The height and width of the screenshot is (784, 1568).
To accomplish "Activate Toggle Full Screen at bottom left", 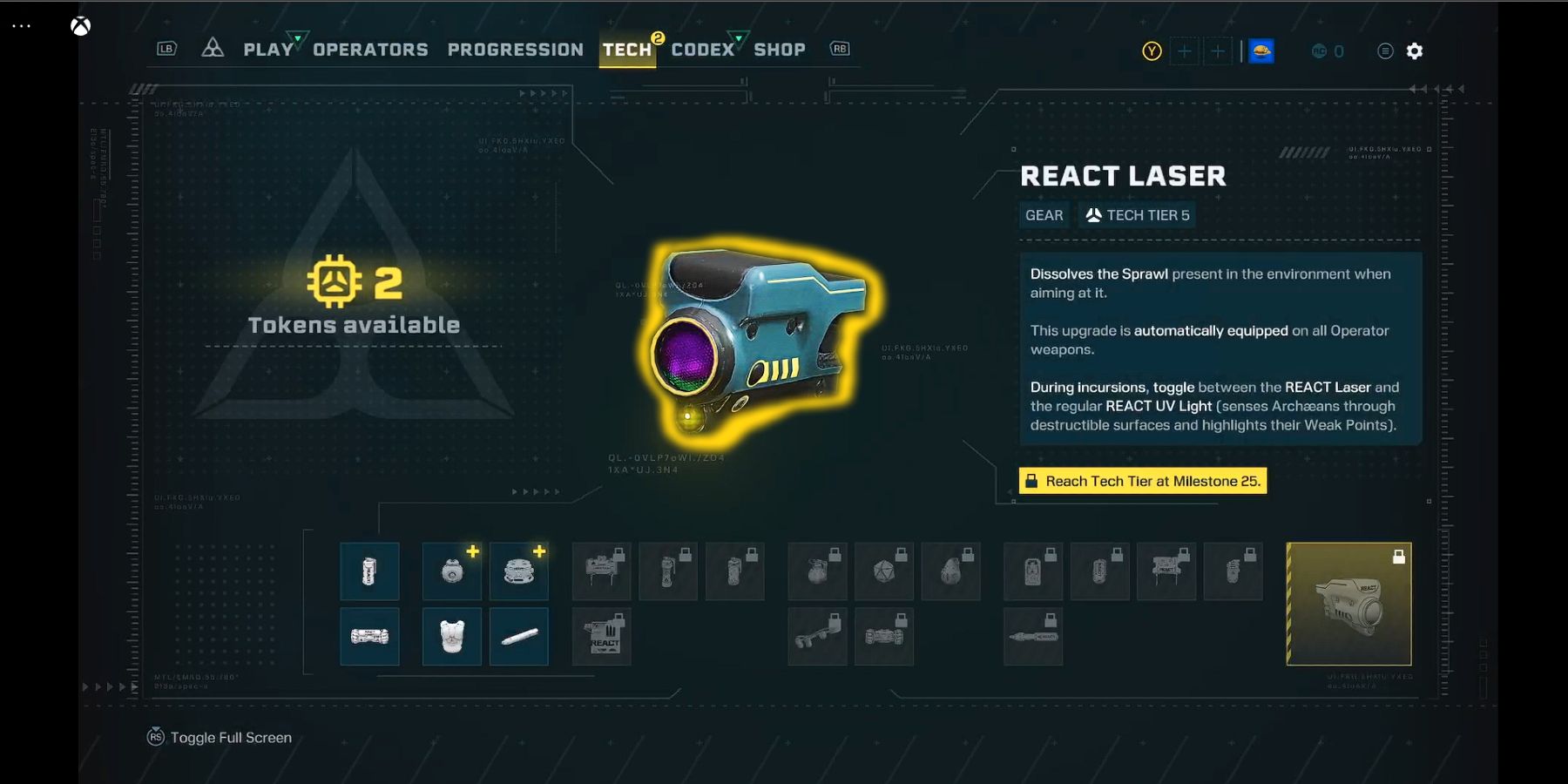I will tap(220, 737).
